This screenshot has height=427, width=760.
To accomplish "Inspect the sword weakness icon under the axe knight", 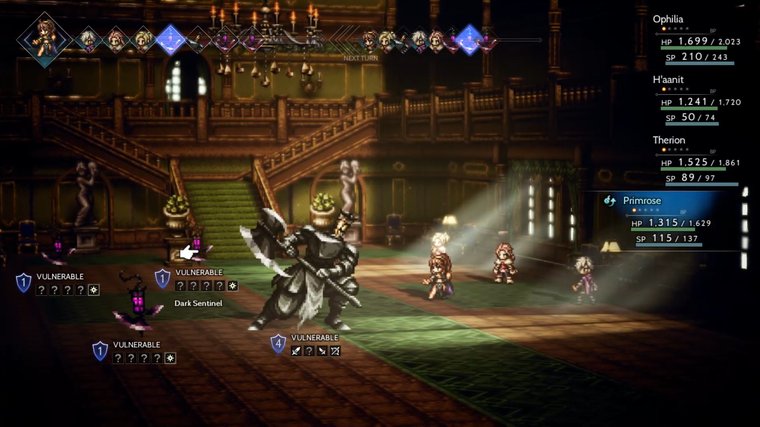I will point(296,351).
